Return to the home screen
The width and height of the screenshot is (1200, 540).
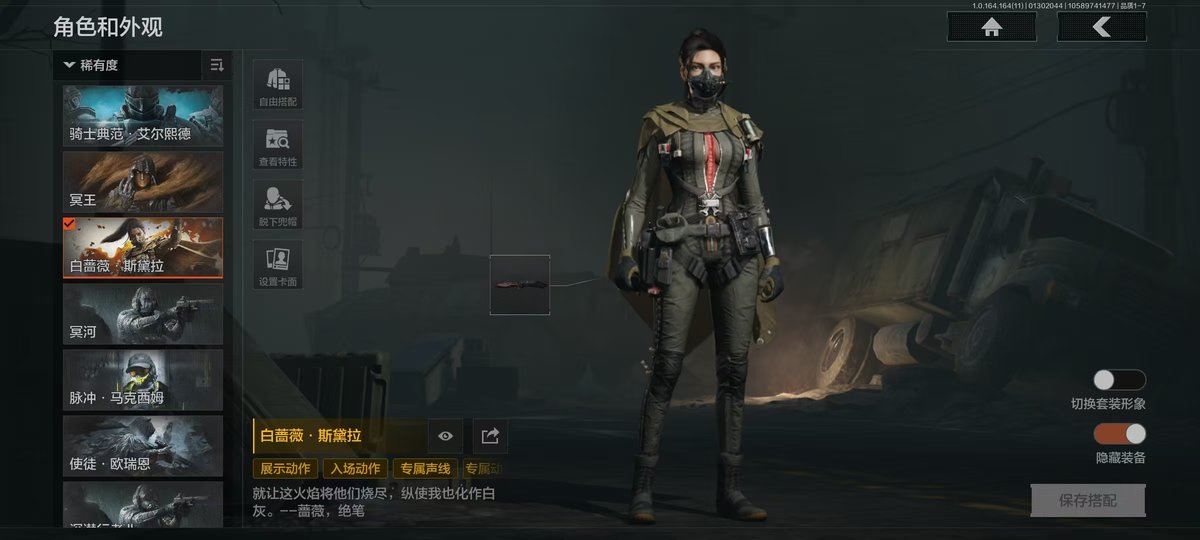tap(992, 27)
